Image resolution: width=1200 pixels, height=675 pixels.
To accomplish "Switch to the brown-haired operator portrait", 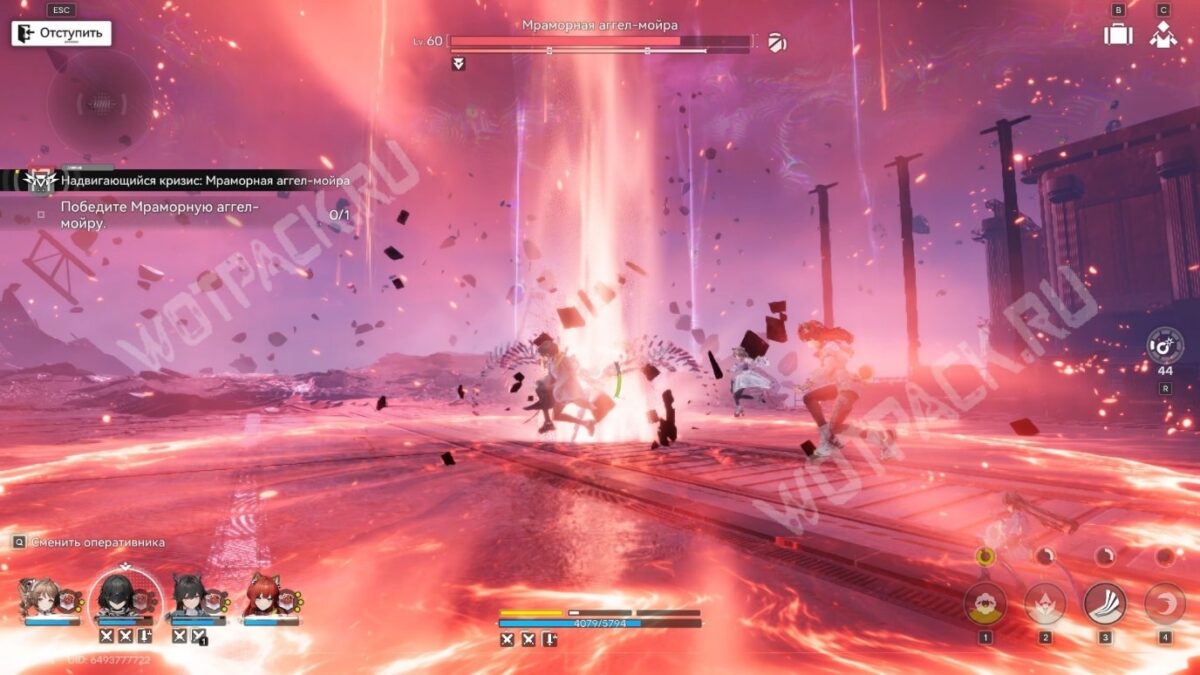I will tap(44, 597).
